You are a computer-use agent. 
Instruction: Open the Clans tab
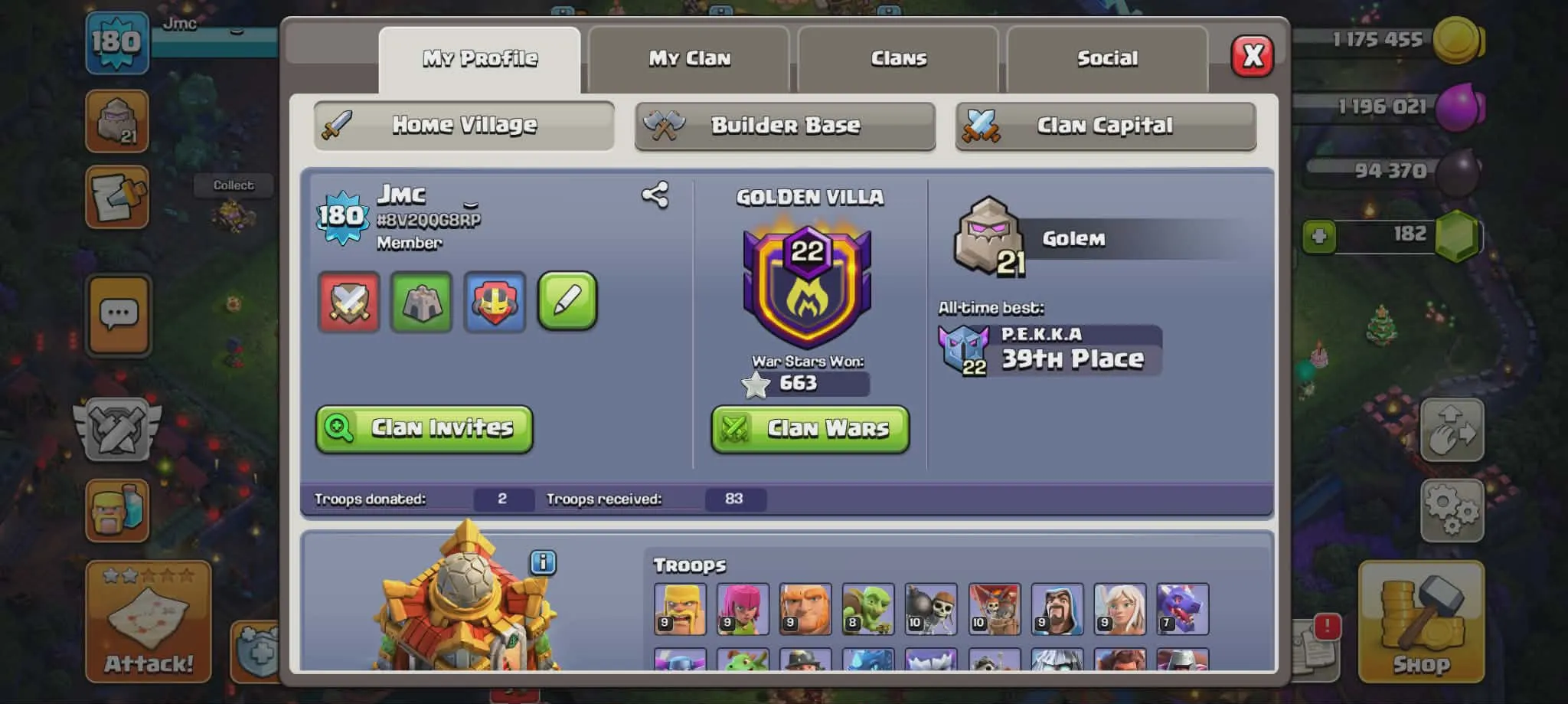click(898, 58)
